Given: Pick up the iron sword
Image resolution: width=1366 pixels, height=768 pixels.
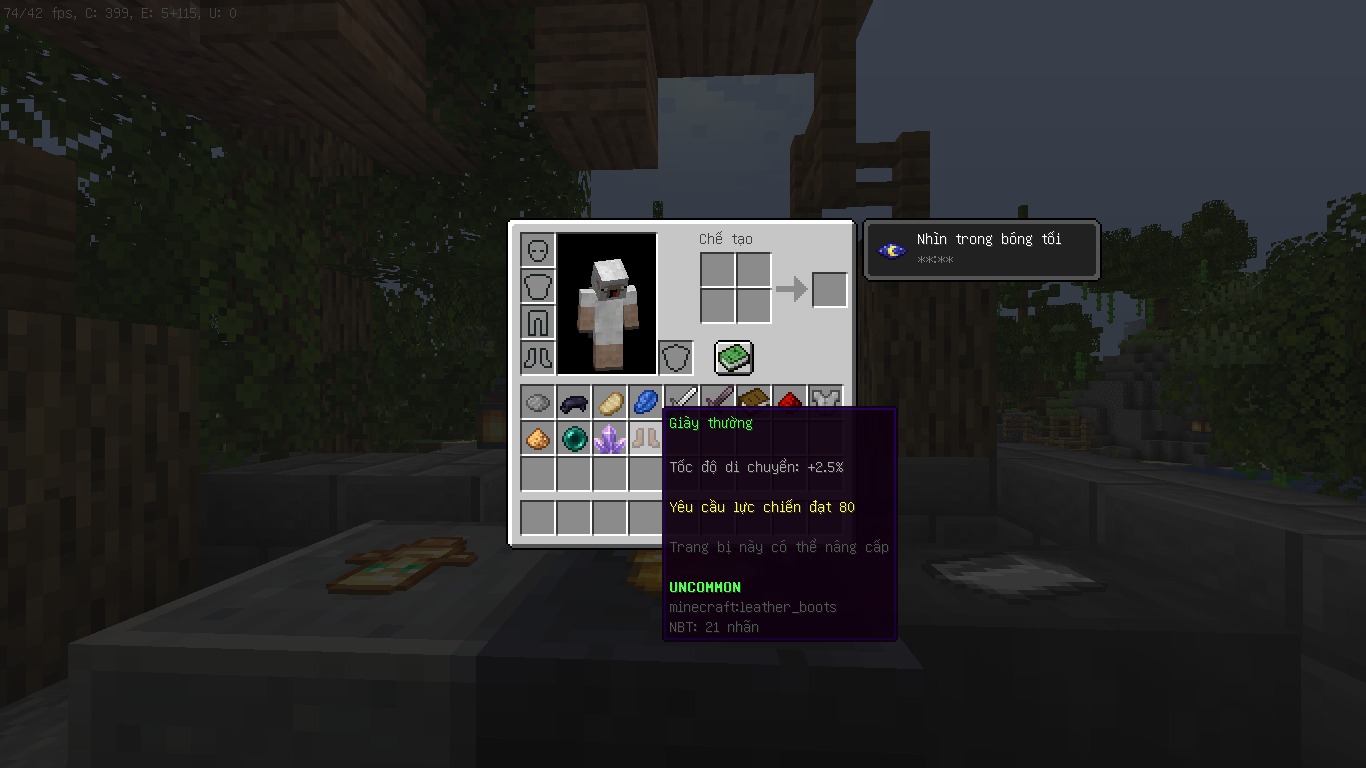Looking at the screenshot, I should coord(681,398).
